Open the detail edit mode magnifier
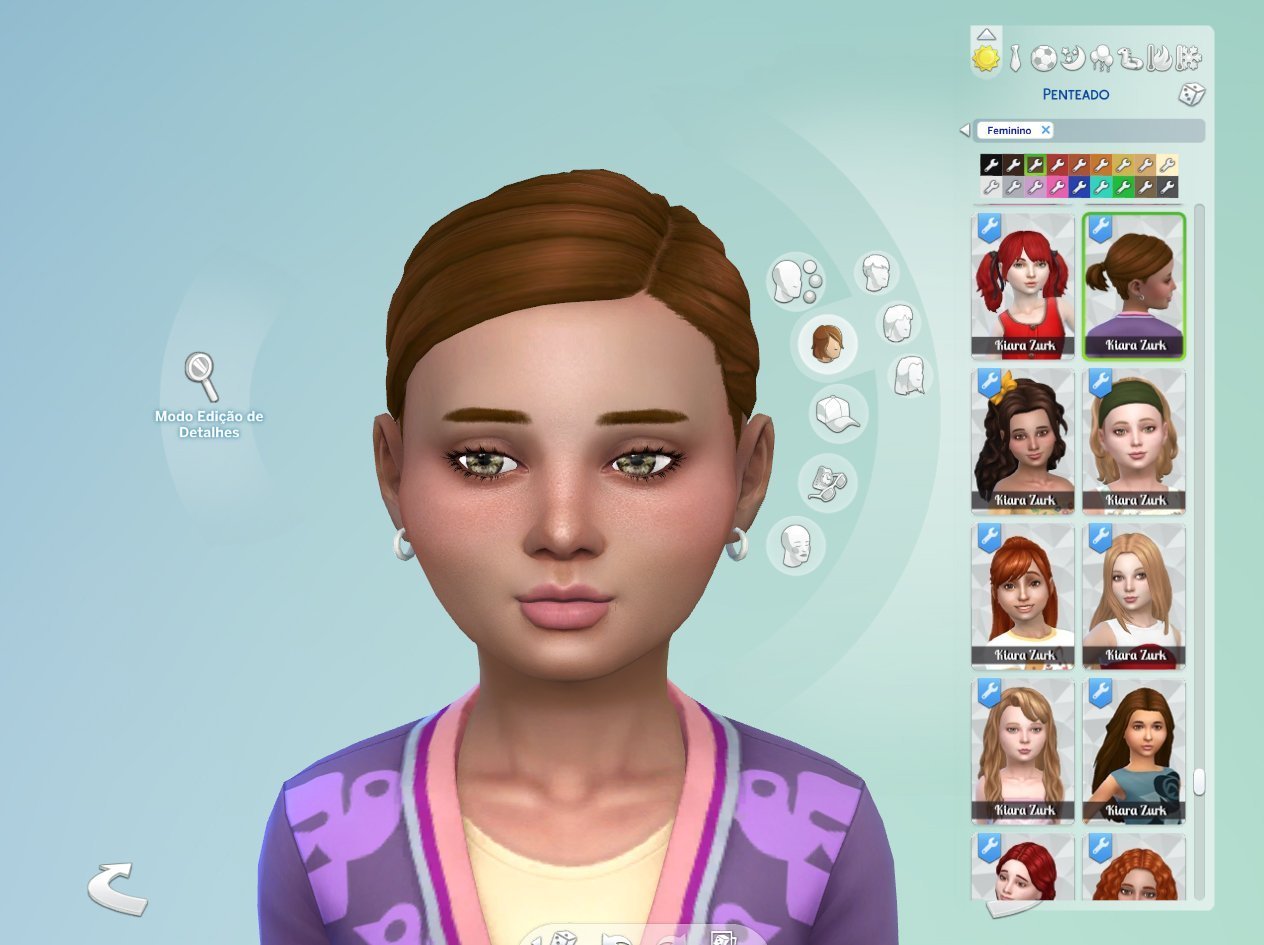 202,375
